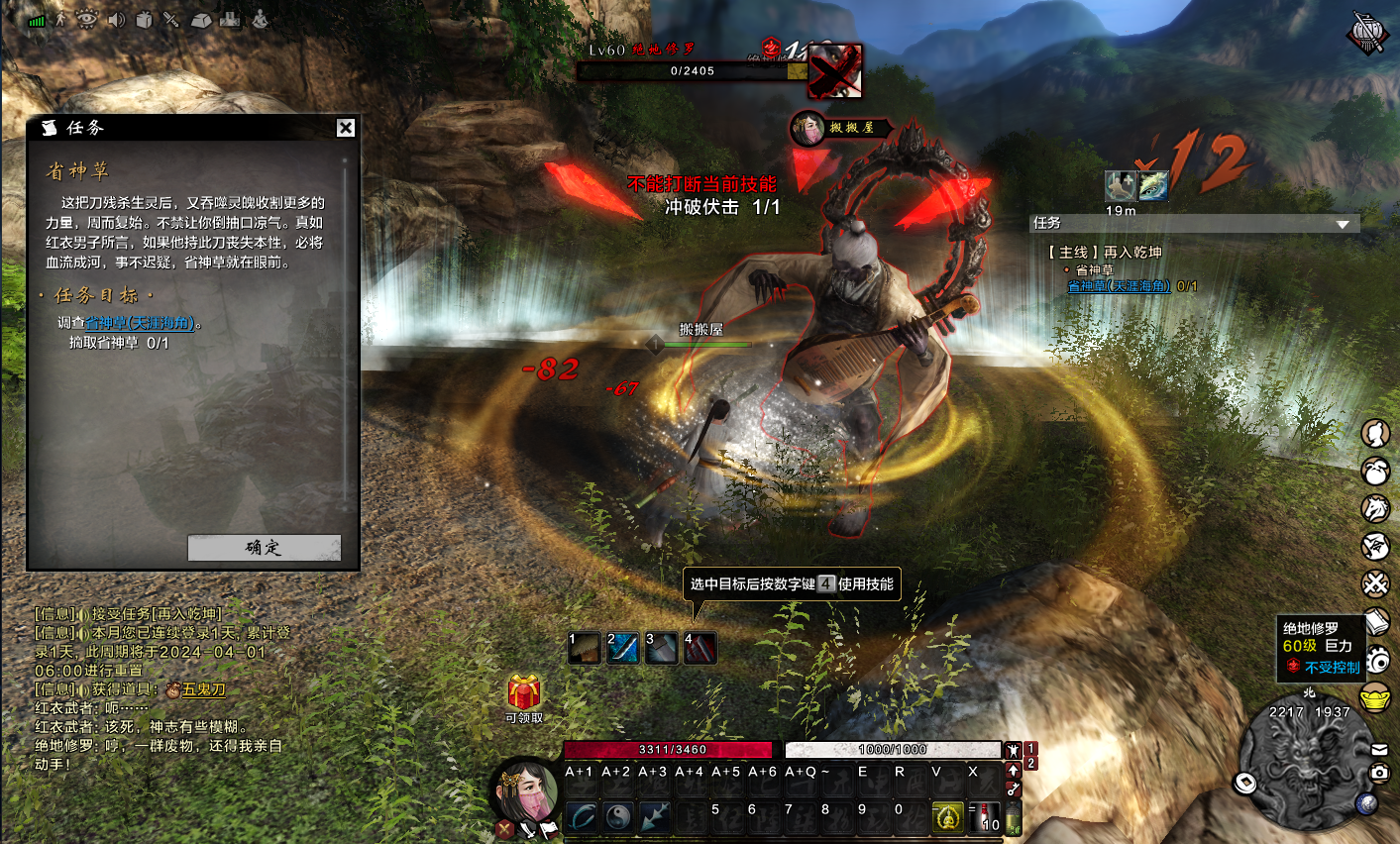Viewport: 1400px width, 844px height.
Task: Open the gear settings icon
Action: coord(1376,660)
